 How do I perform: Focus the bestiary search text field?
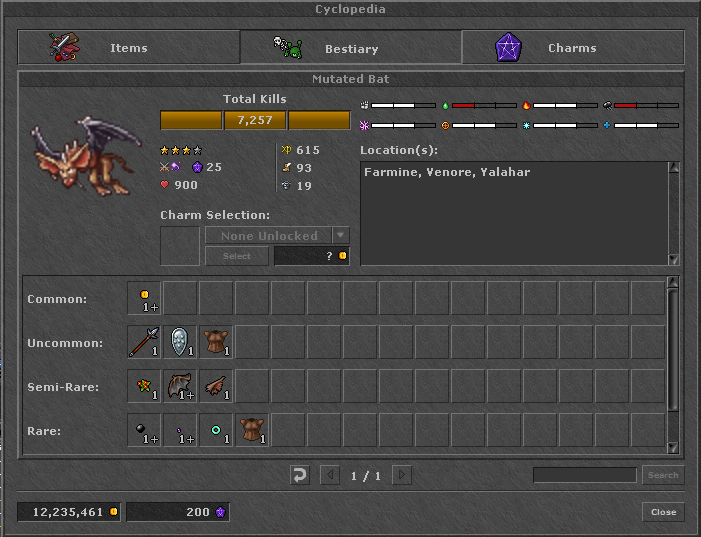point(584,475)
